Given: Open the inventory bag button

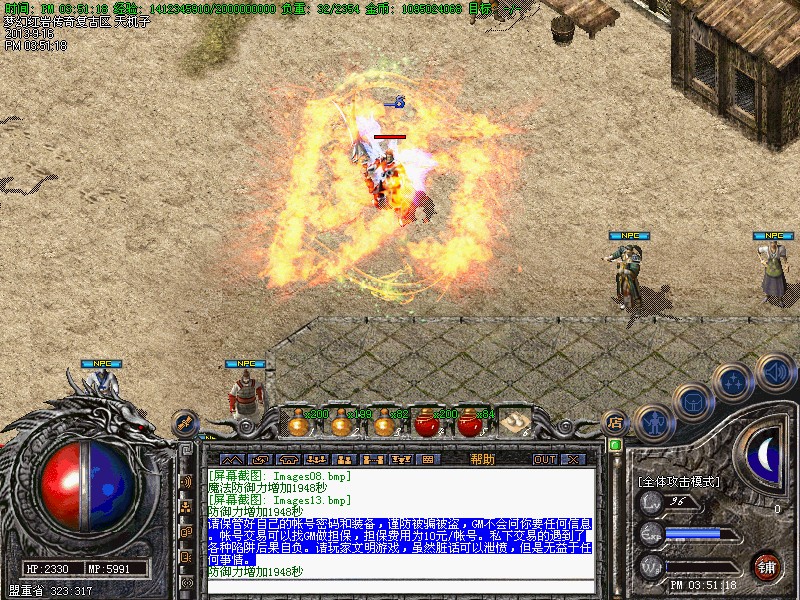Looking at the screenshot, I should [x=693, y=402].
